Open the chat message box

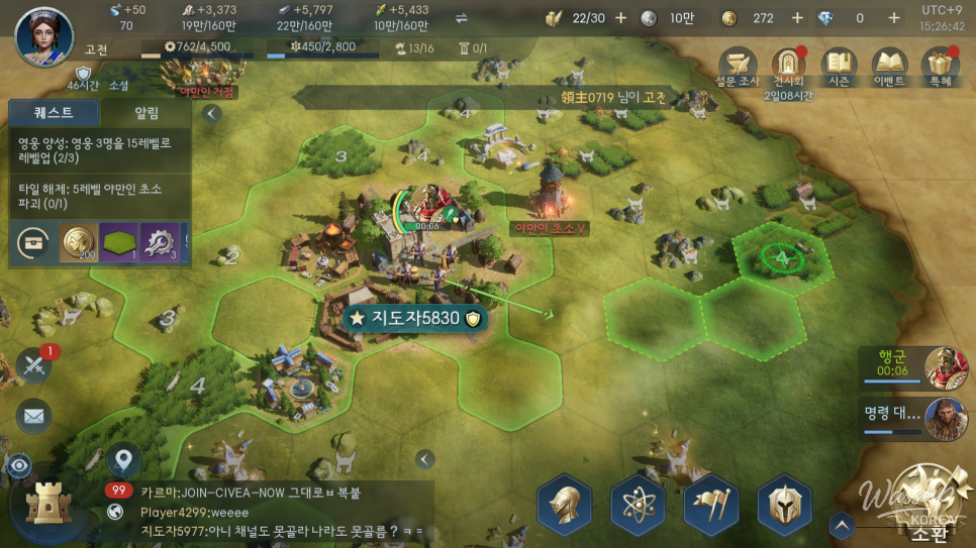click(x=280, y=511)
